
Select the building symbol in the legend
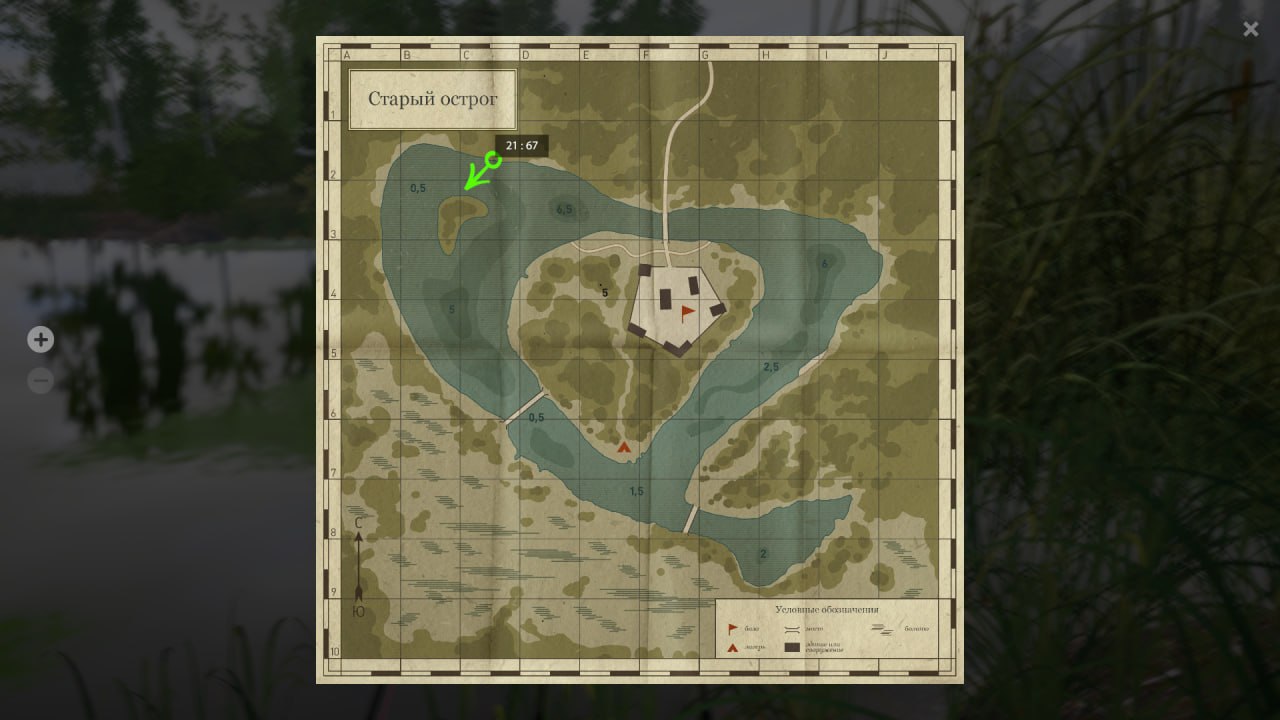pyautogui.click(x=792, y=648)
